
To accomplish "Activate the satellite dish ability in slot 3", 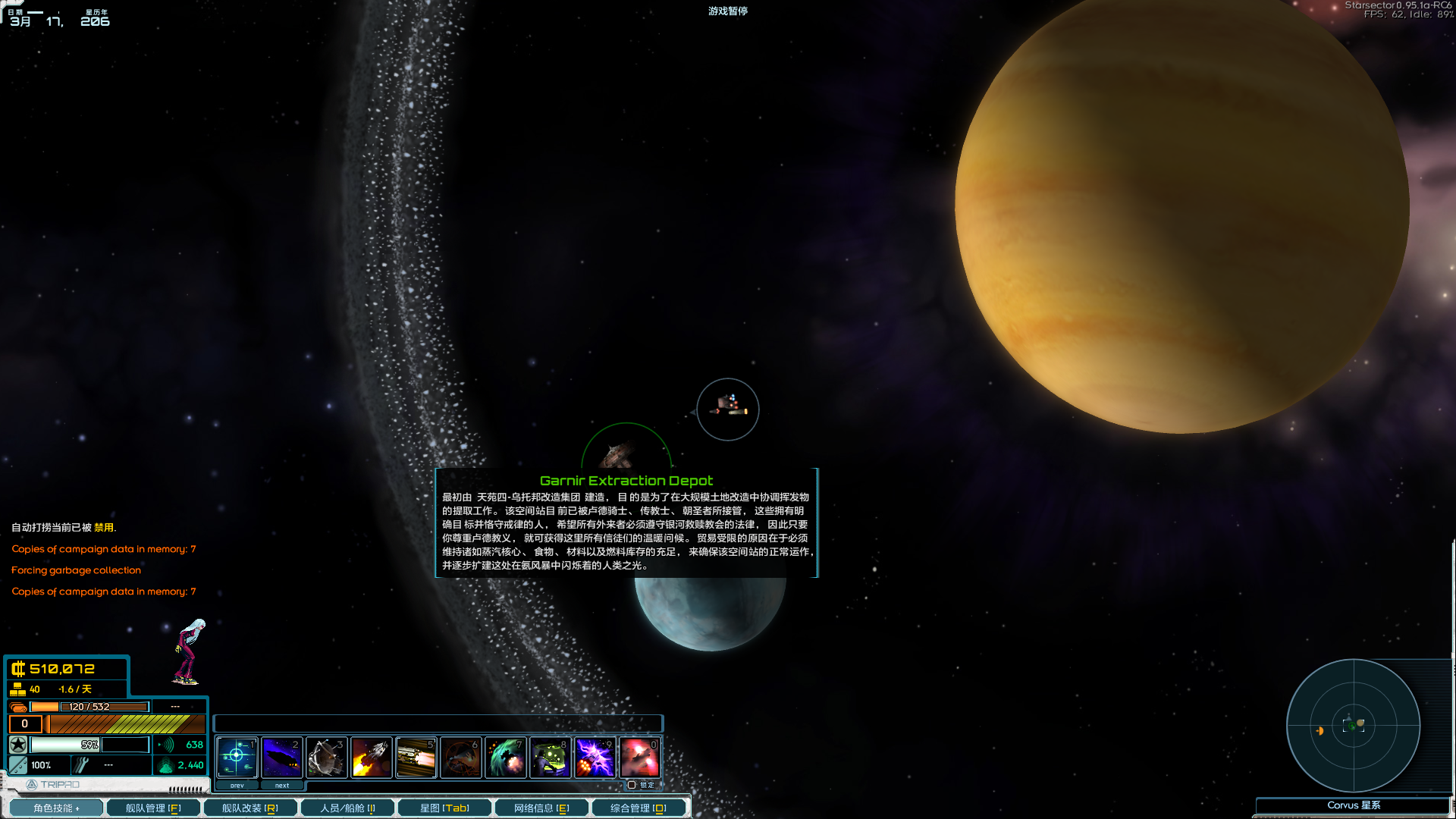I will point(326,757).
